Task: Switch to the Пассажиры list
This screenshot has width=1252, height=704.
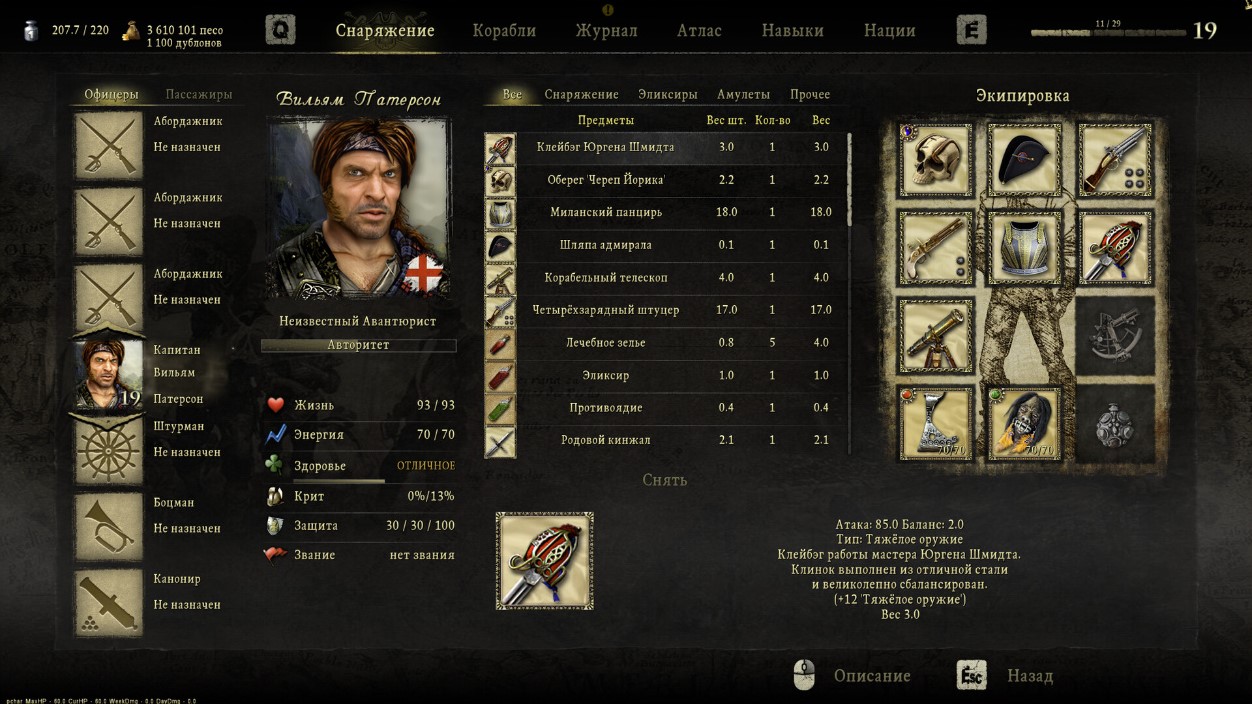Action: 198,94
